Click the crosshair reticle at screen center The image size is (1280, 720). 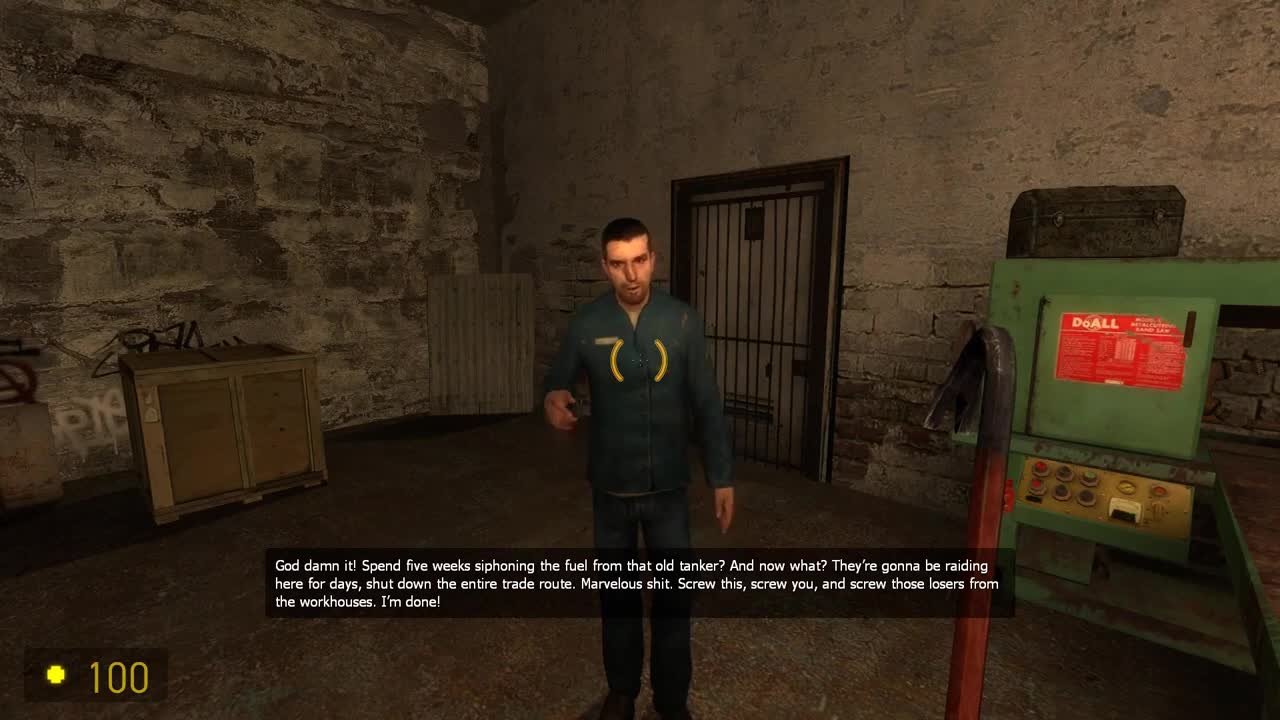[x=640, y=360]
